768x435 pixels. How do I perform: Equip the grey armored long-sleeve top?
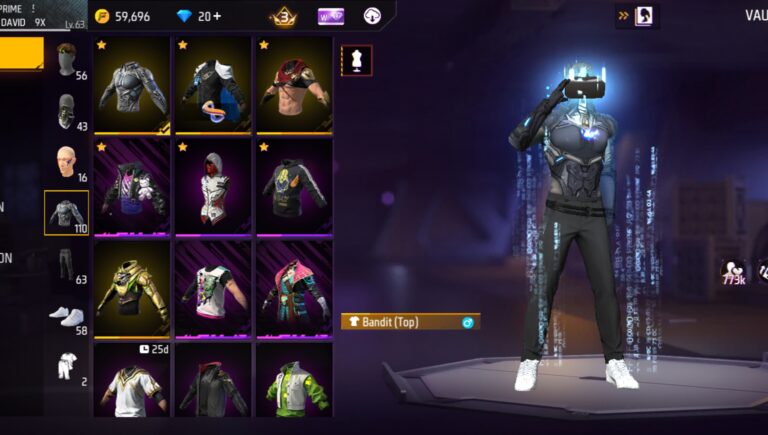[132, 86]
